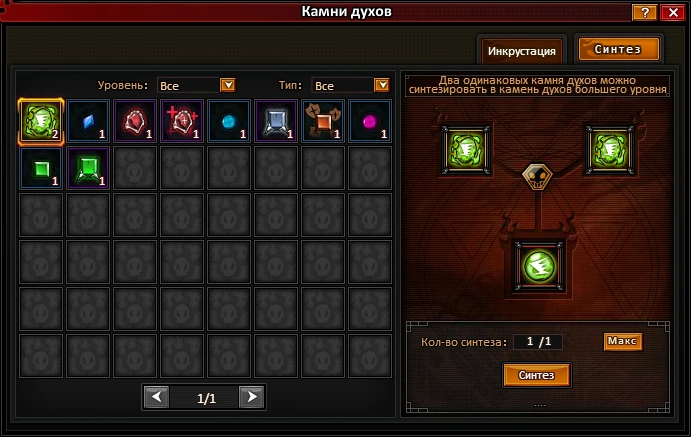Pick the small green square gem in blue frame
Viewport: 691px width, 437px height.
(41, 168)
